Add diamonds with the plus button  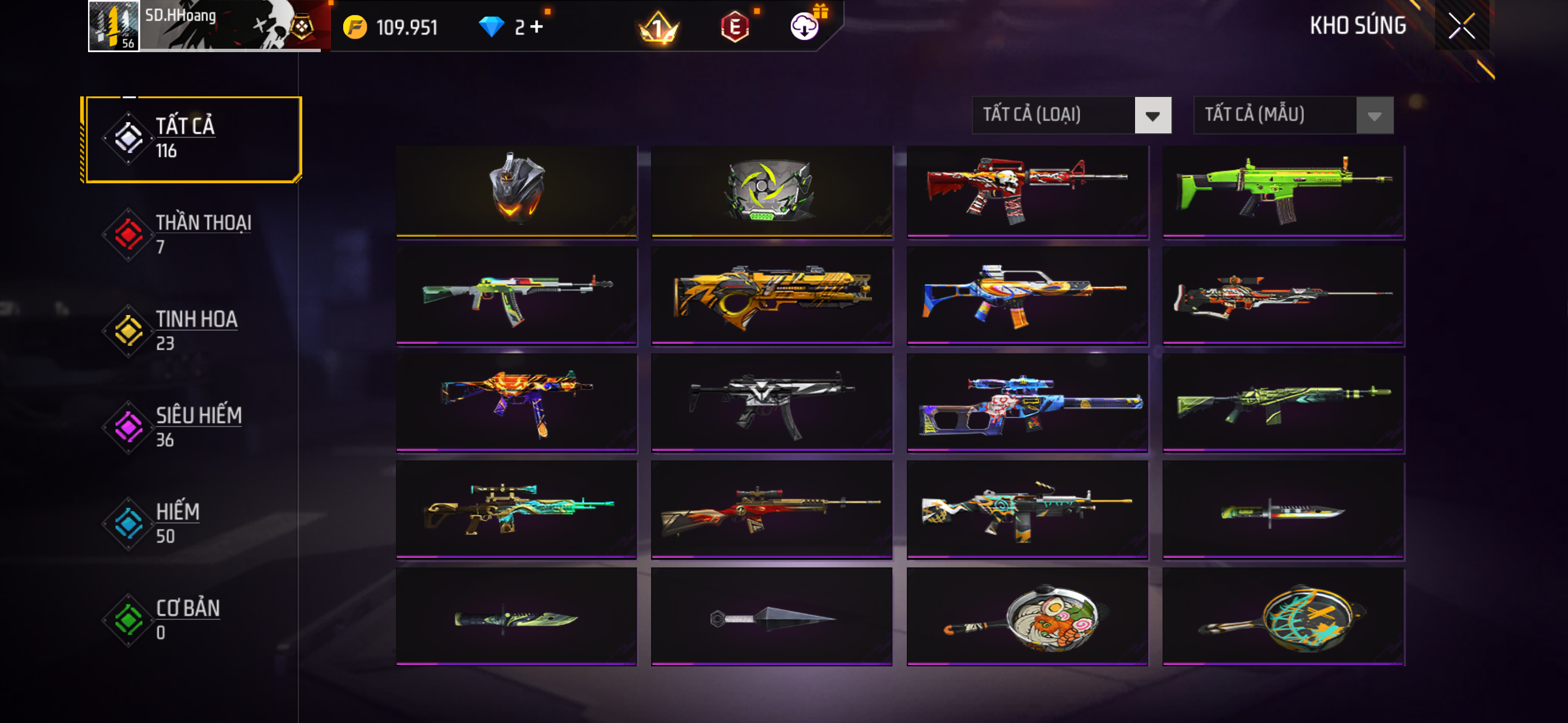coord(536,27)
